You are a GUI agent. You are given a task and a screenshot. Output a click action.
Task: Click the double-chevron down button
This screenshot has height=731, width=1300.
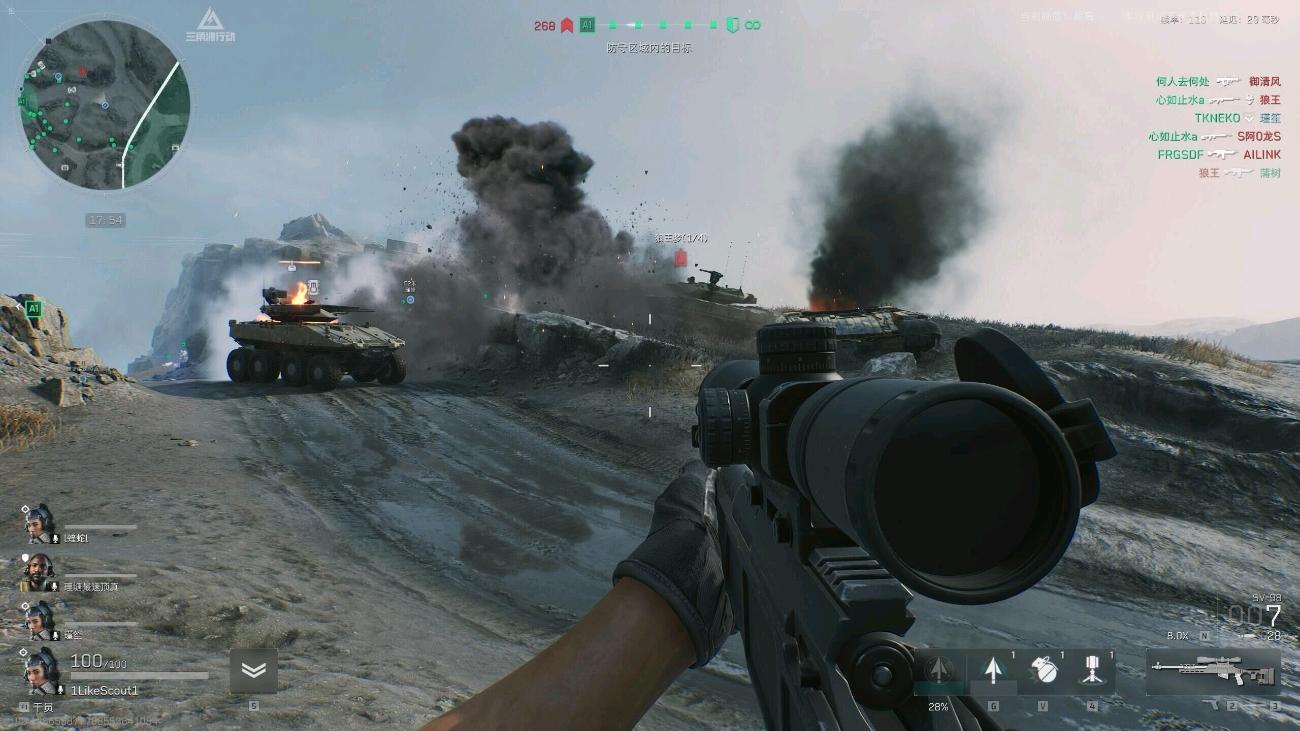click(x=253, y=670)
